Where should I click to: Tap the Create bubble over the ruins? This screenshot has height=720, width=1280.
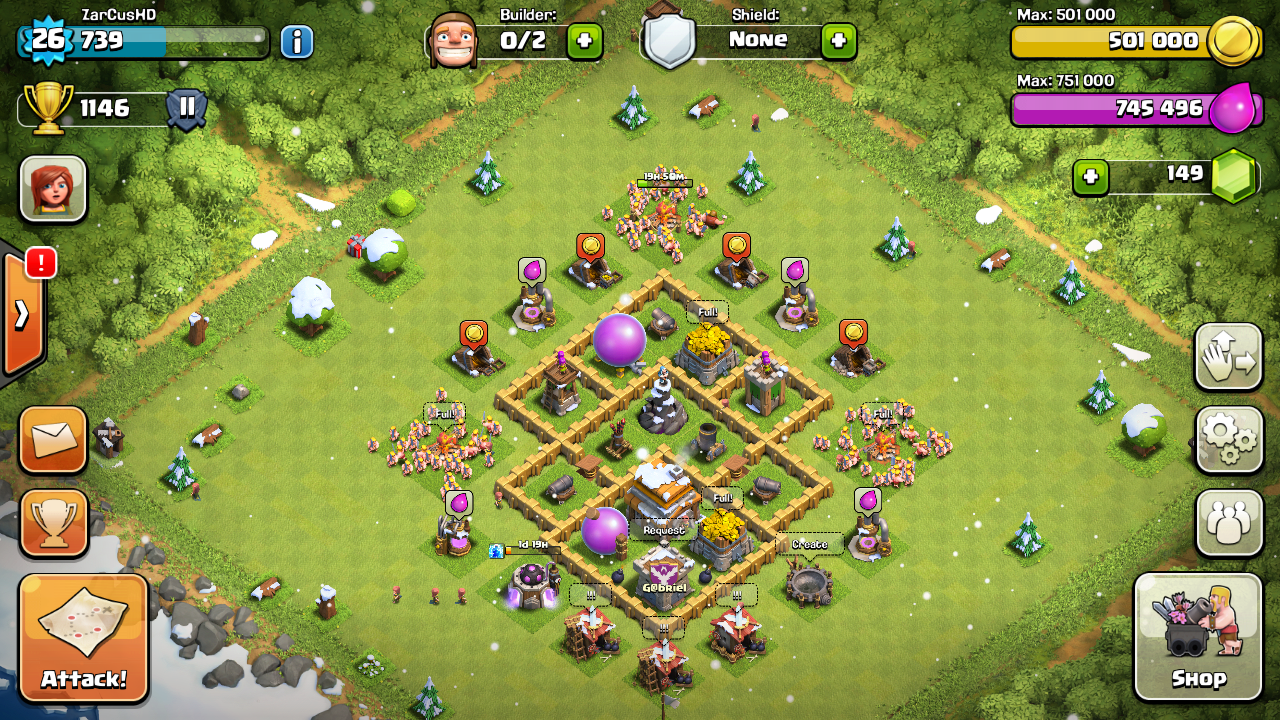809,544
